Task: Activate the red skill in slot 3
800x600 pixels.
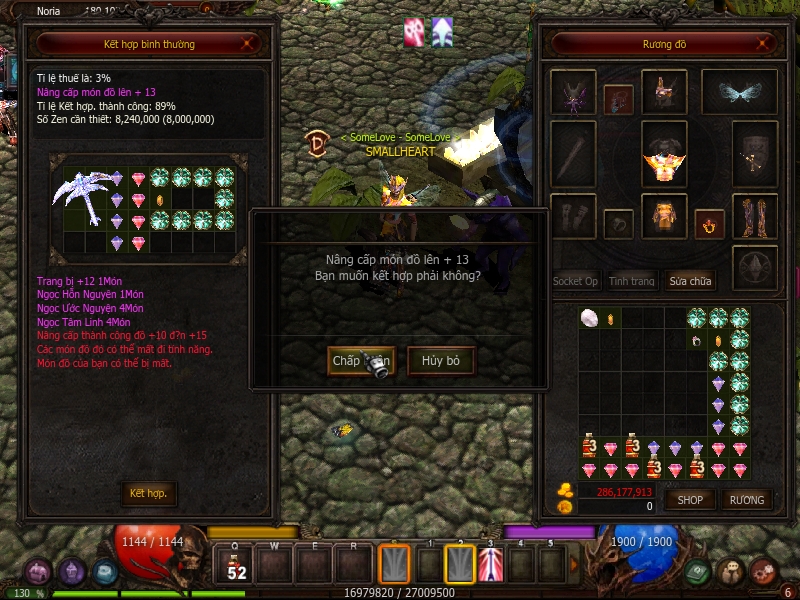Action: [x=490, y=564]
